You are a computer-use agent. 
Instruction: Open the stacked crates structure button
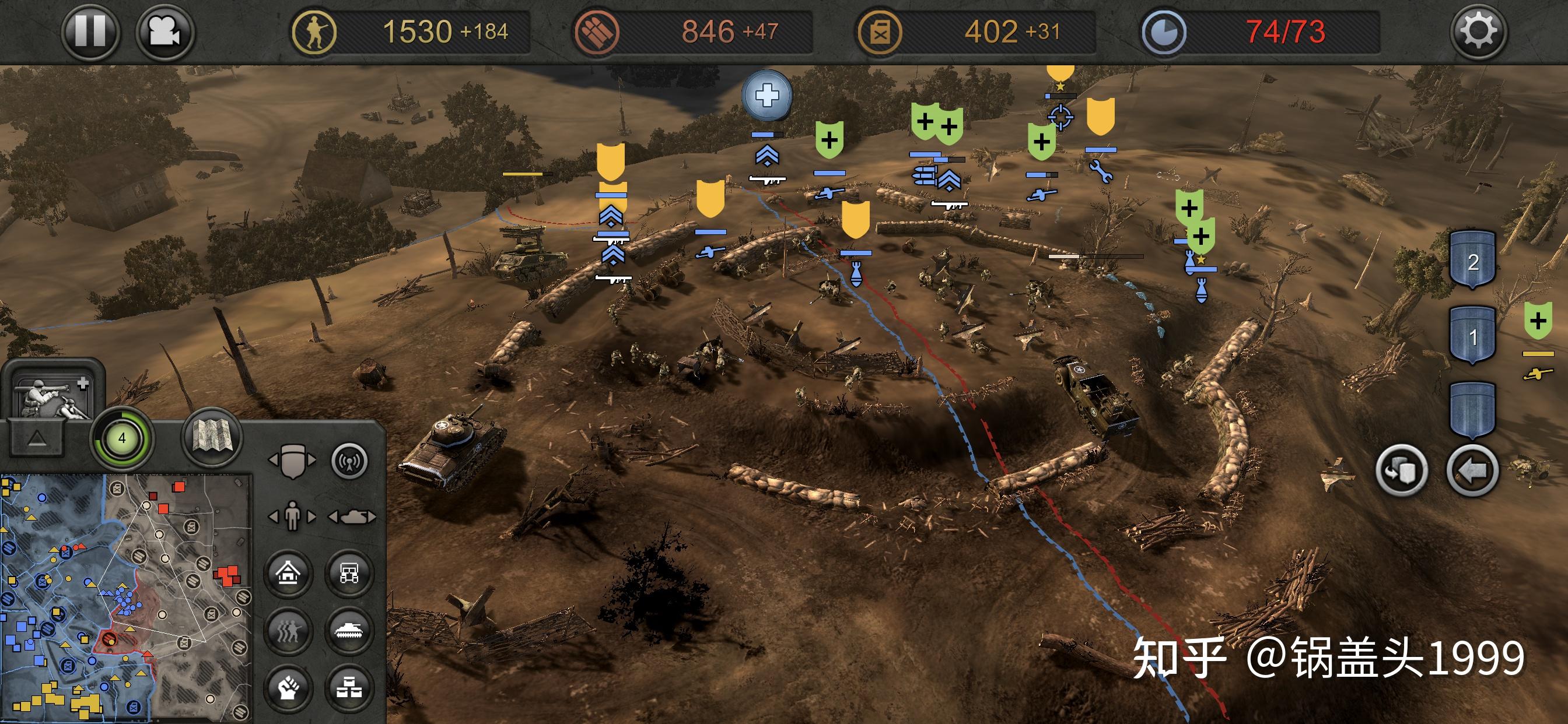349,688
